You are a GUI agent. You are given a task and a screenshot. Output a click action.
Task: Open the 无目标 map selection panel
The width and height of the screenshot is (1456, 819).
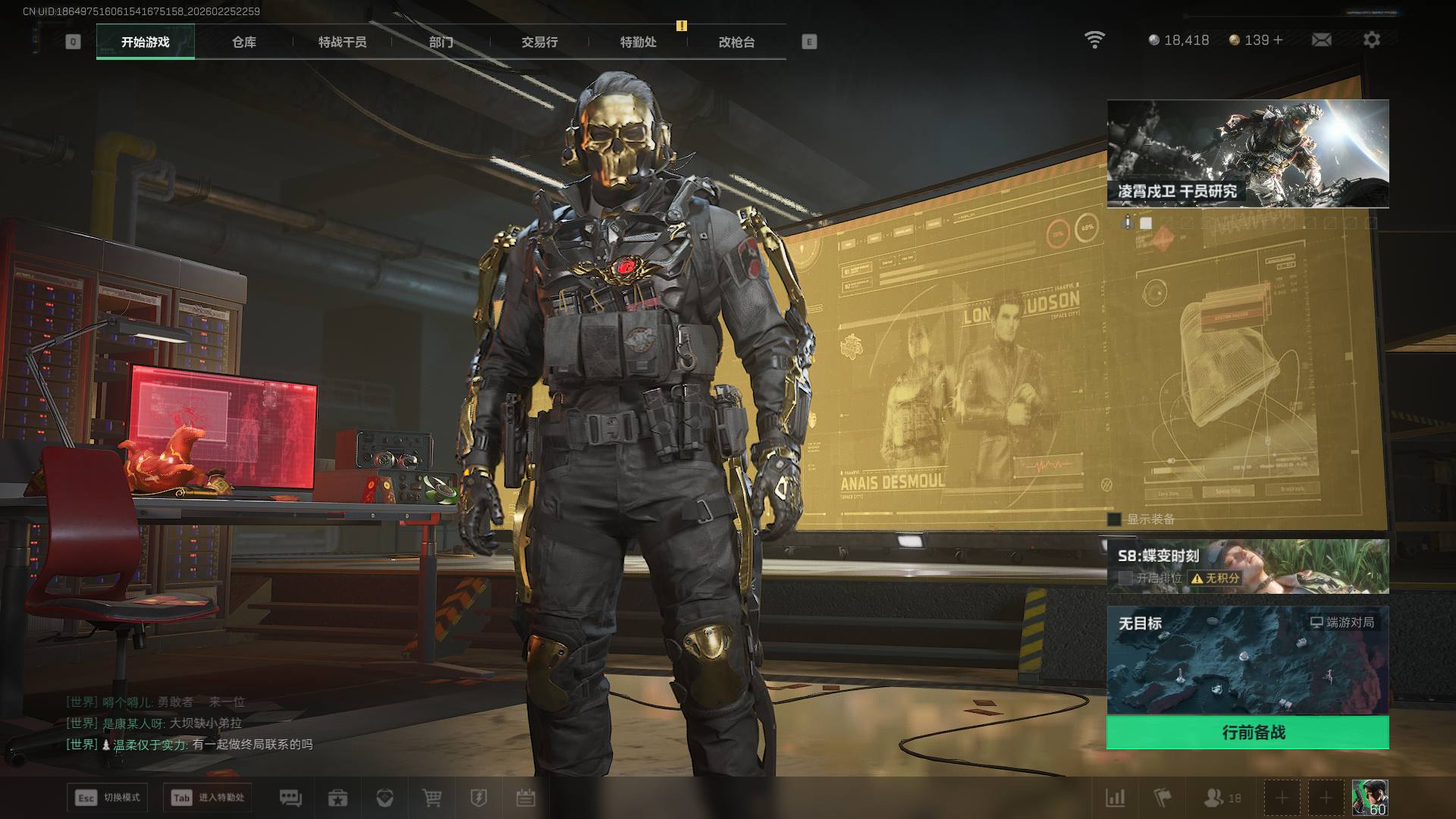[1247, 660]
